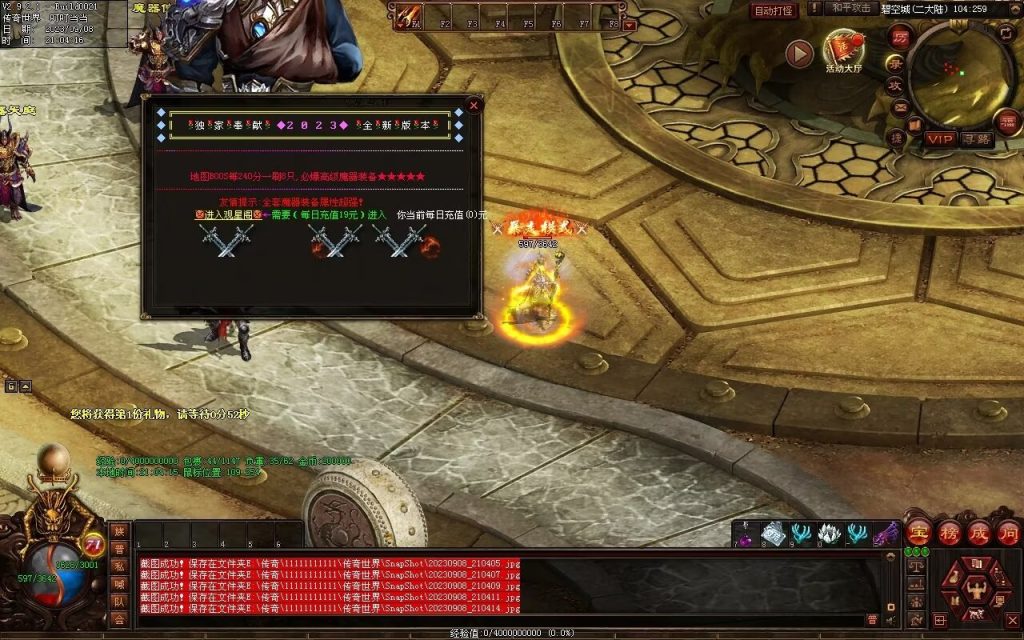Close the 2023 new version dialog
Screen dimensions: 1024x640
pos(475,105)
